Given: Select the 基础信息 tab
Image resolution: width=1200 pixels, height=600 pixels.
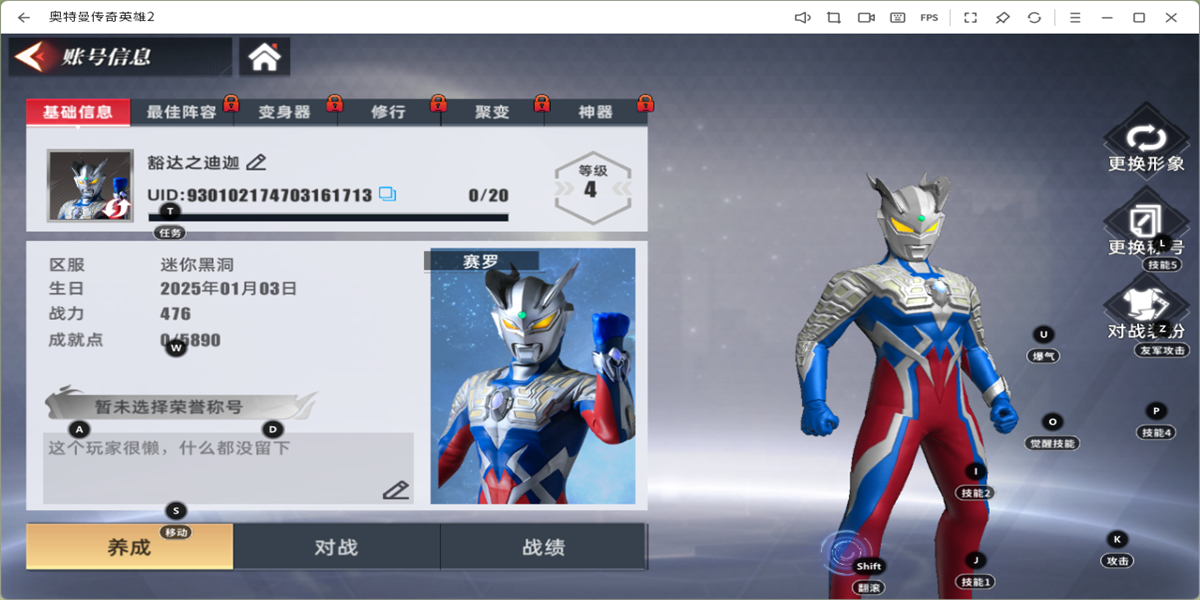Looking at the screenshot, I should coord(78,112).
